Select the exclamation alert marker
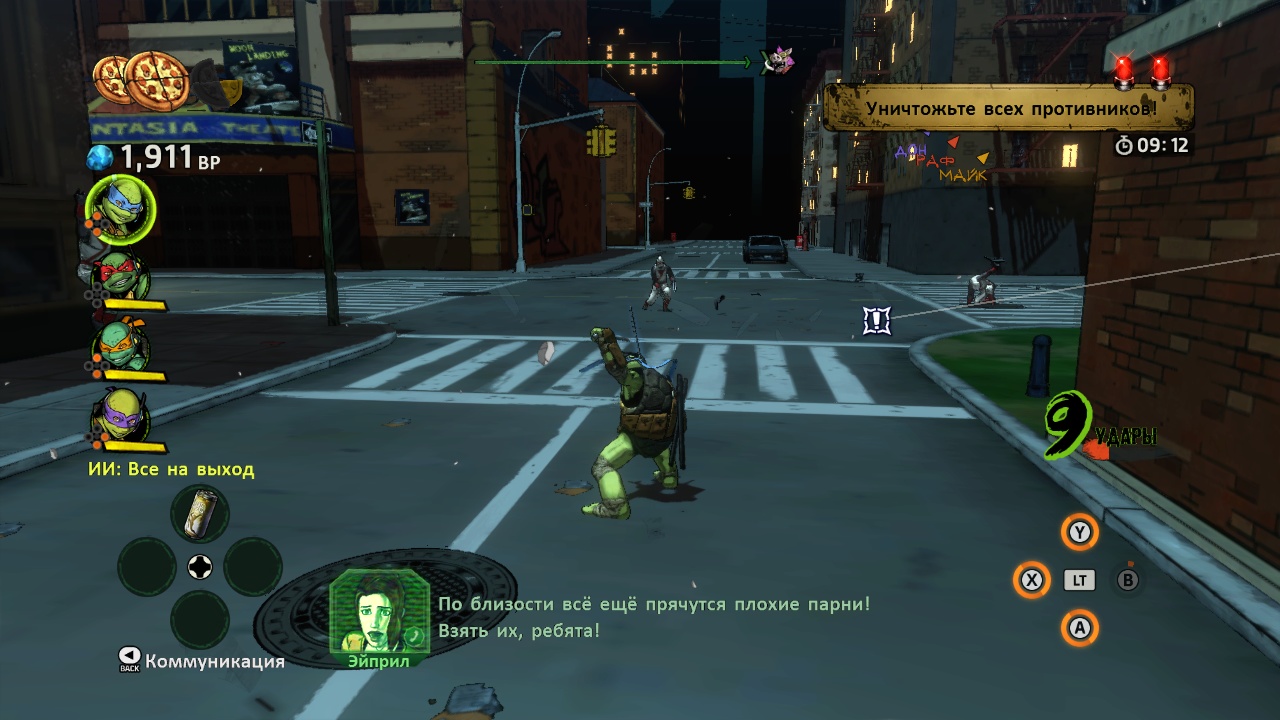 (x=877, y=320)
